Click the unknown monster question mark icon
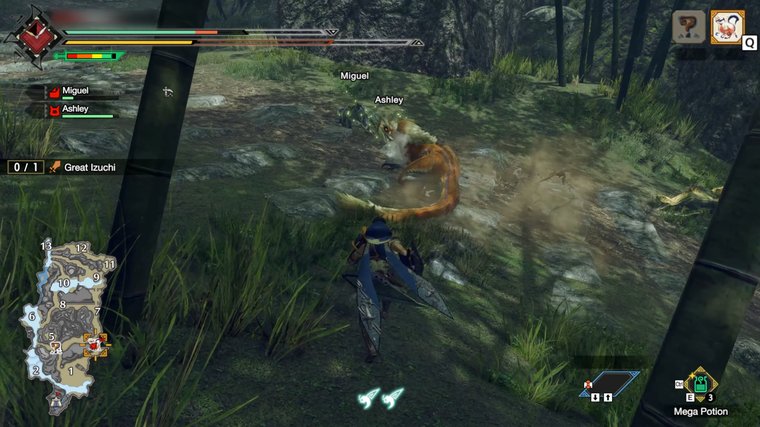 tap(689, 27)
